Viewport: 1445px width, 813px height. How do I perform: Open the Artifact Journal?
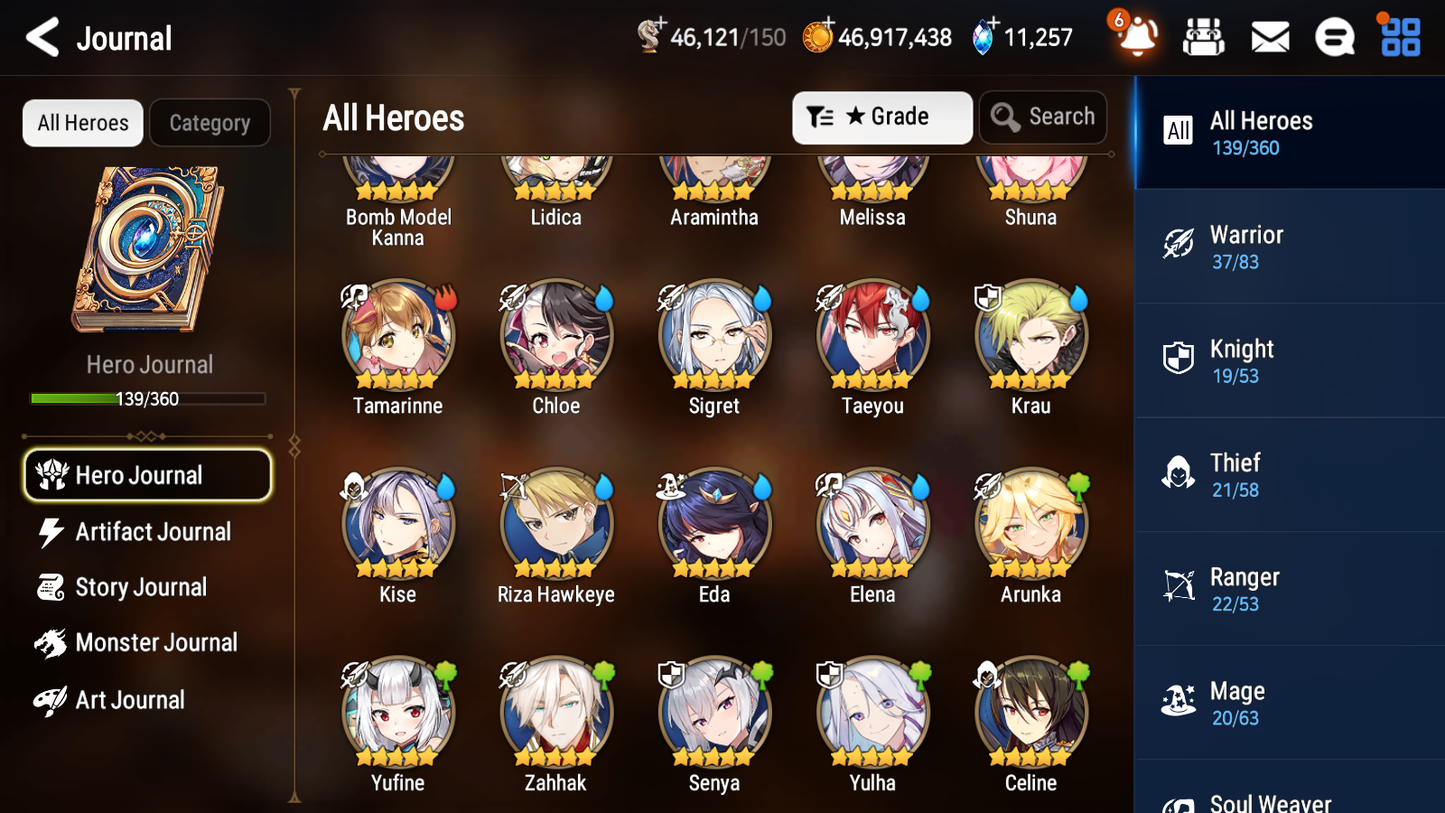click(x=151, y=532)
